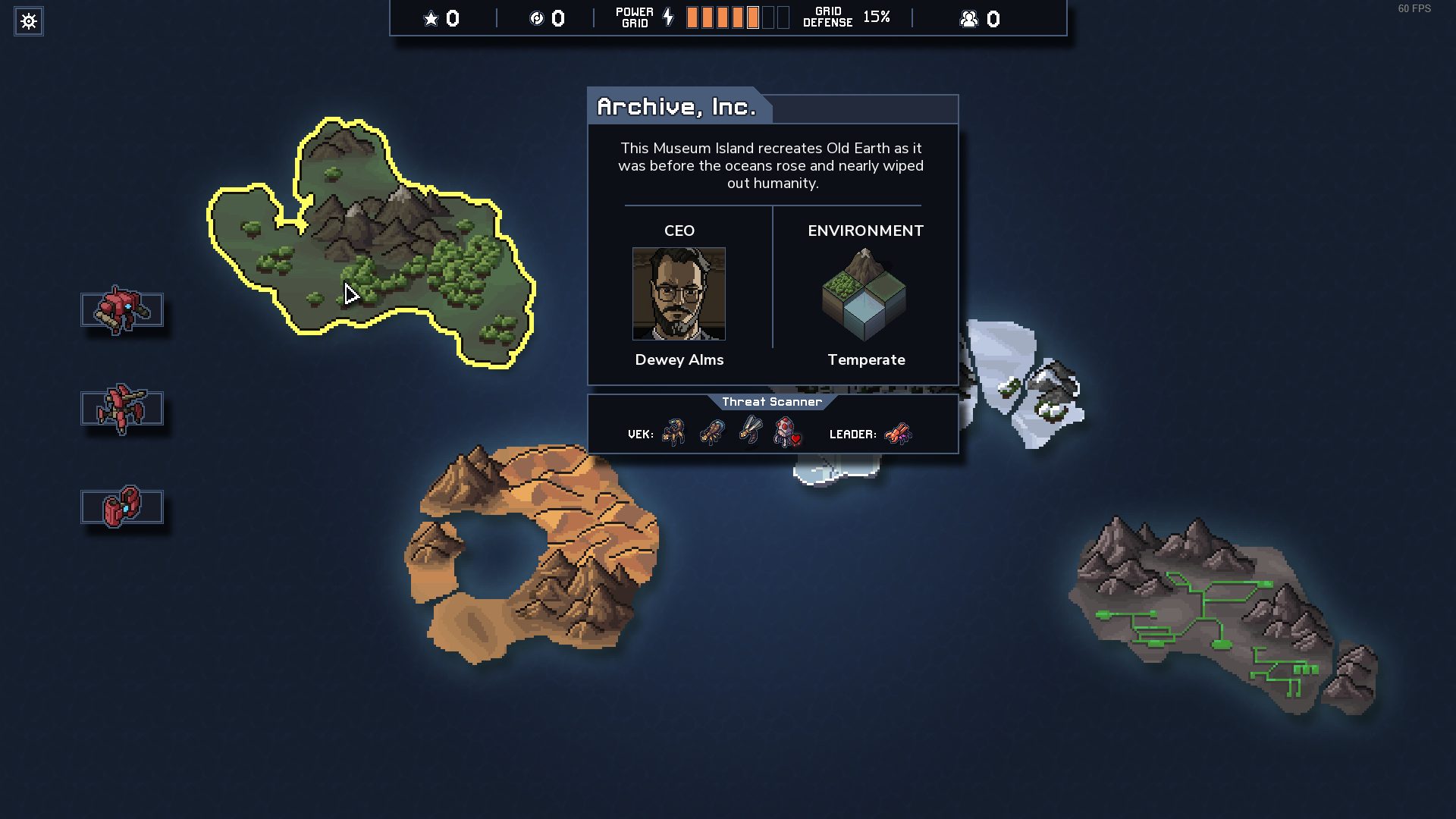This screenshot has height=819, width=1456.
Task: Open the settings gear menu
Action: coord(29,21)
